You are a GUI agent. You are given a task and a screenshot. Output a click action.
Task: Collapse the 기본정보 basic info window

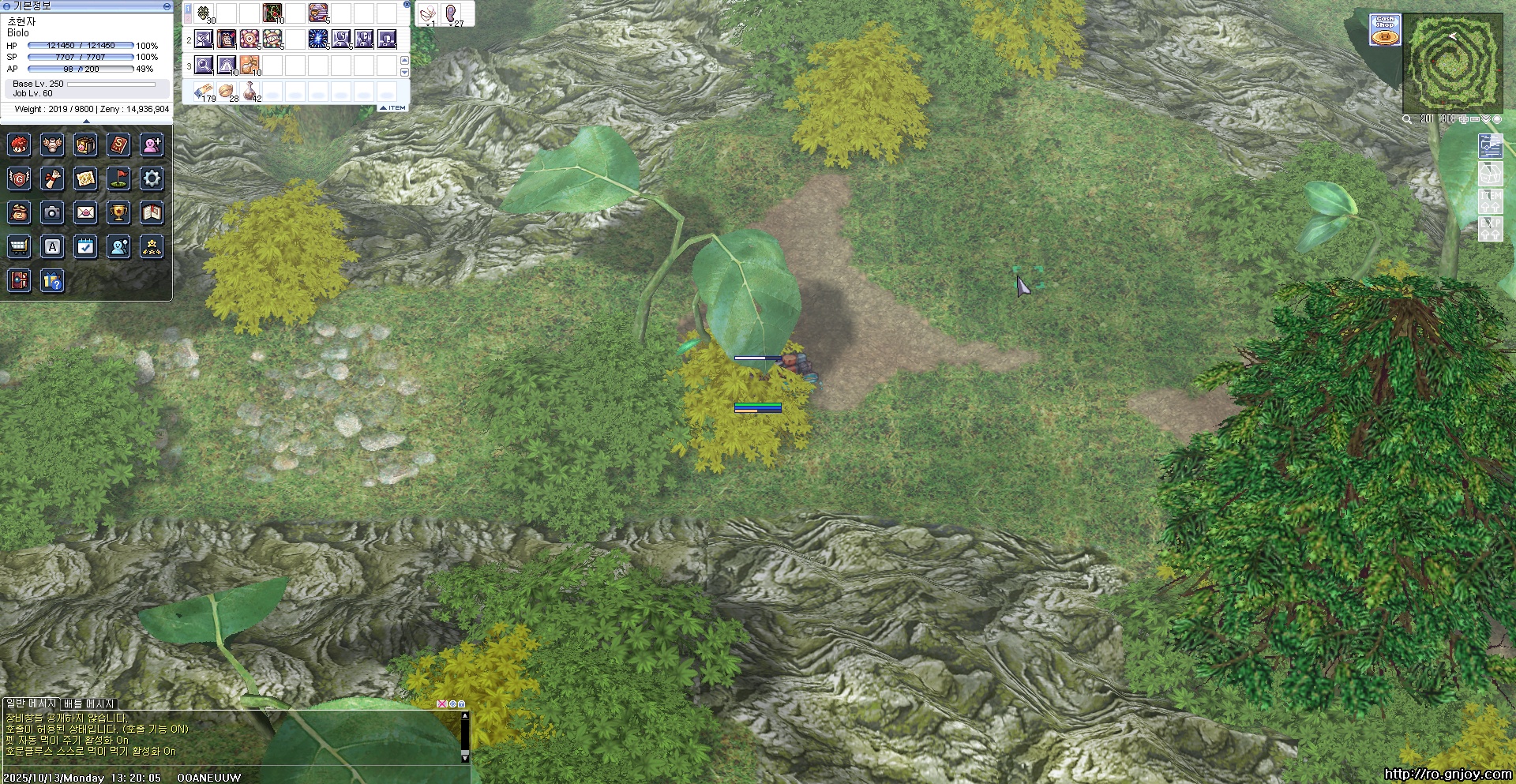(167, 6)
